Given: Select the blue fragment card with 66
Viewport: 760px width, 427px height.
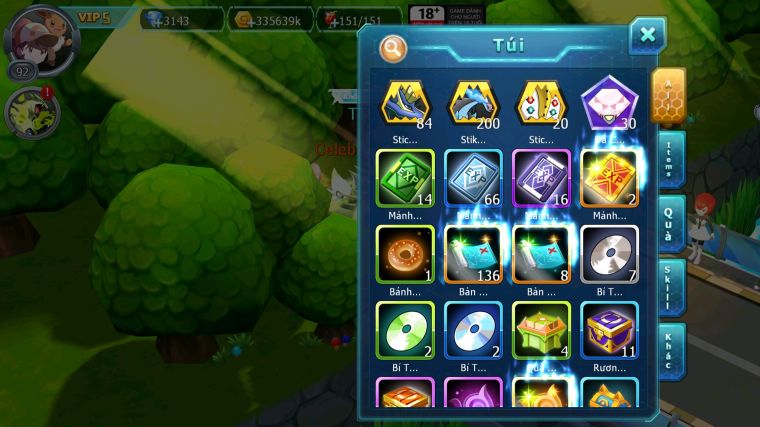Looking at the screenshot, I should (x=473, y=178).
